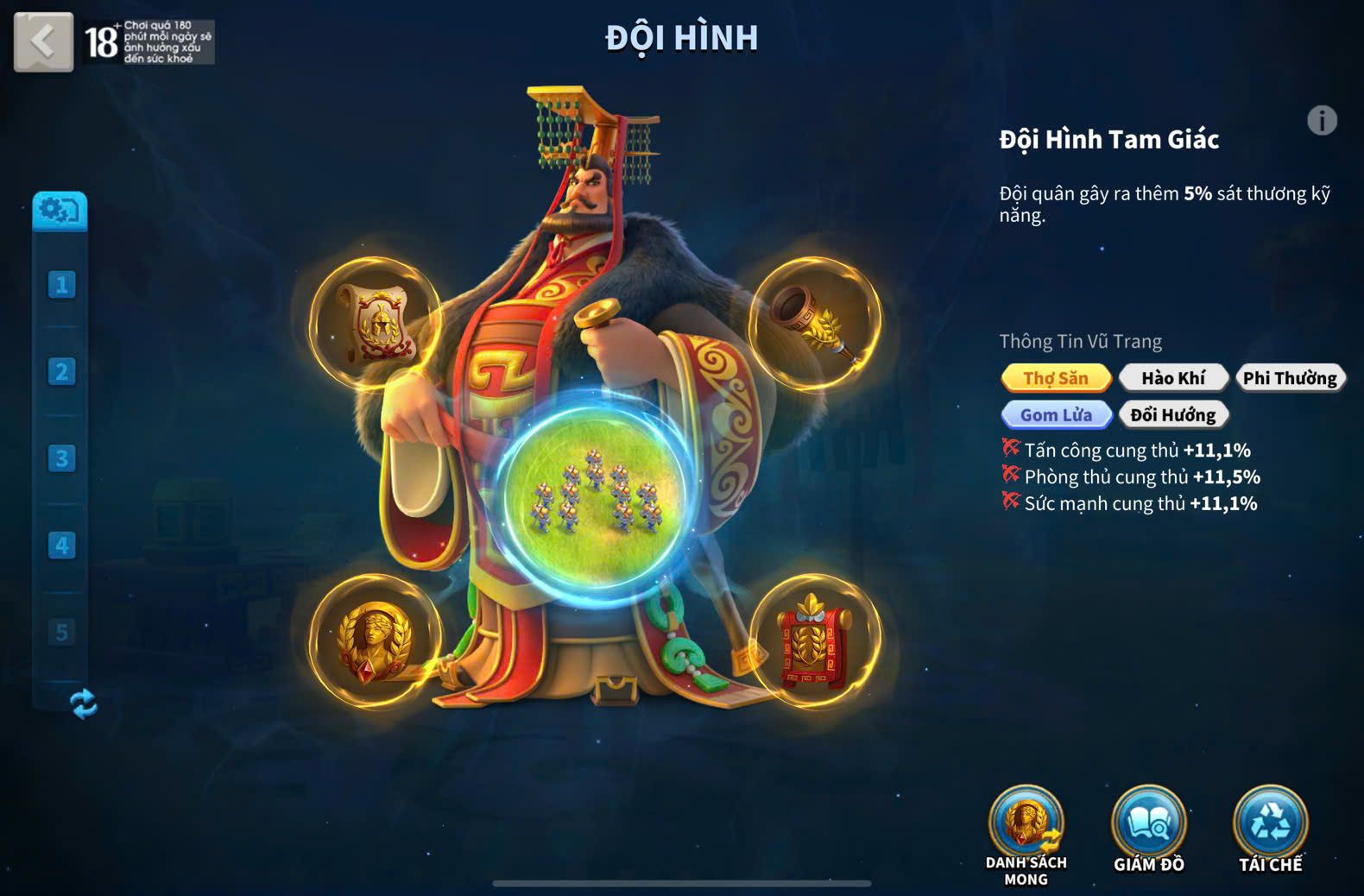Select the triangle formation circle
This screenshot has height=896, width=1364.
tap(594, 496)
